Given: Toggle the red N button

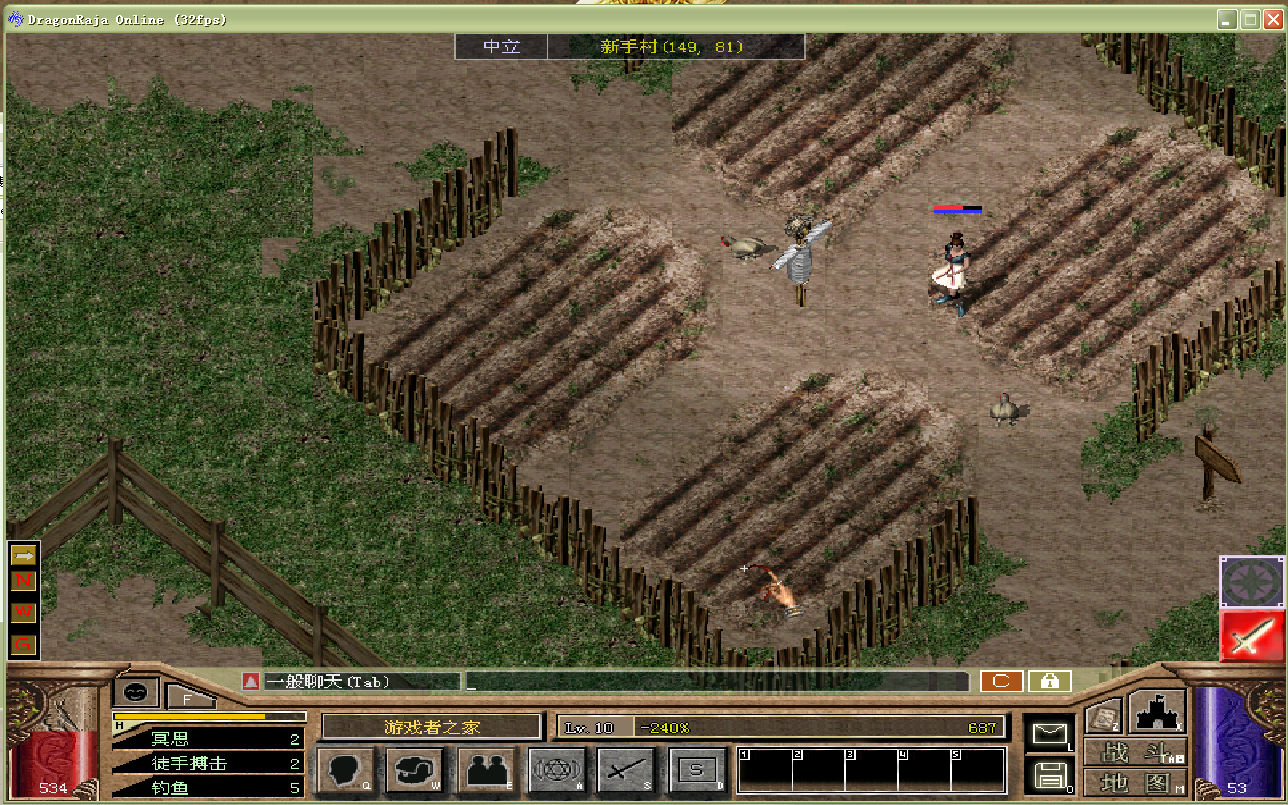Looking at the screenshot, I should (x=23, y=581).
